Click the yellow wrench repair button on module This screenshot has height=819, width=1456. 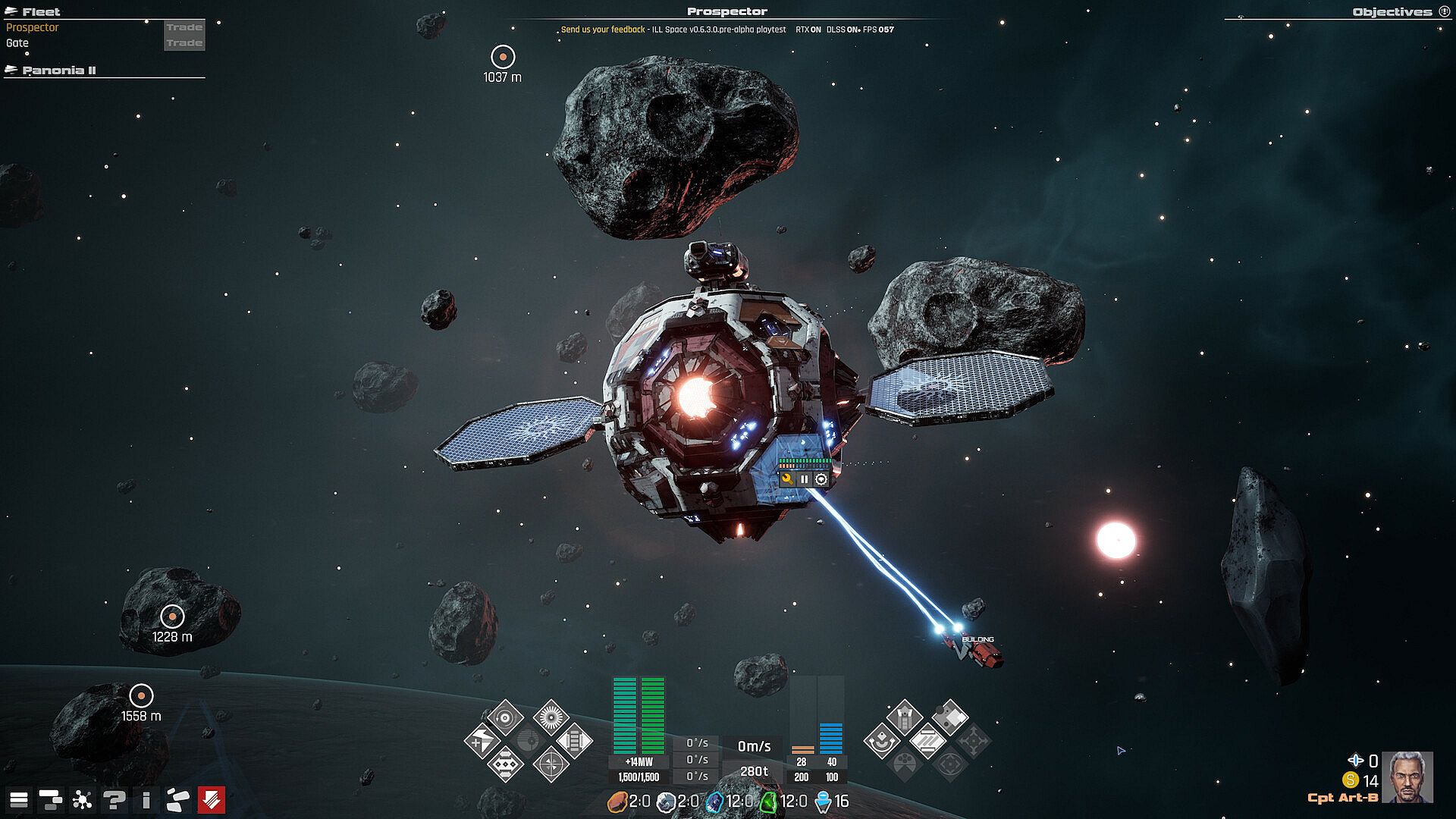[x=787, y=479]
